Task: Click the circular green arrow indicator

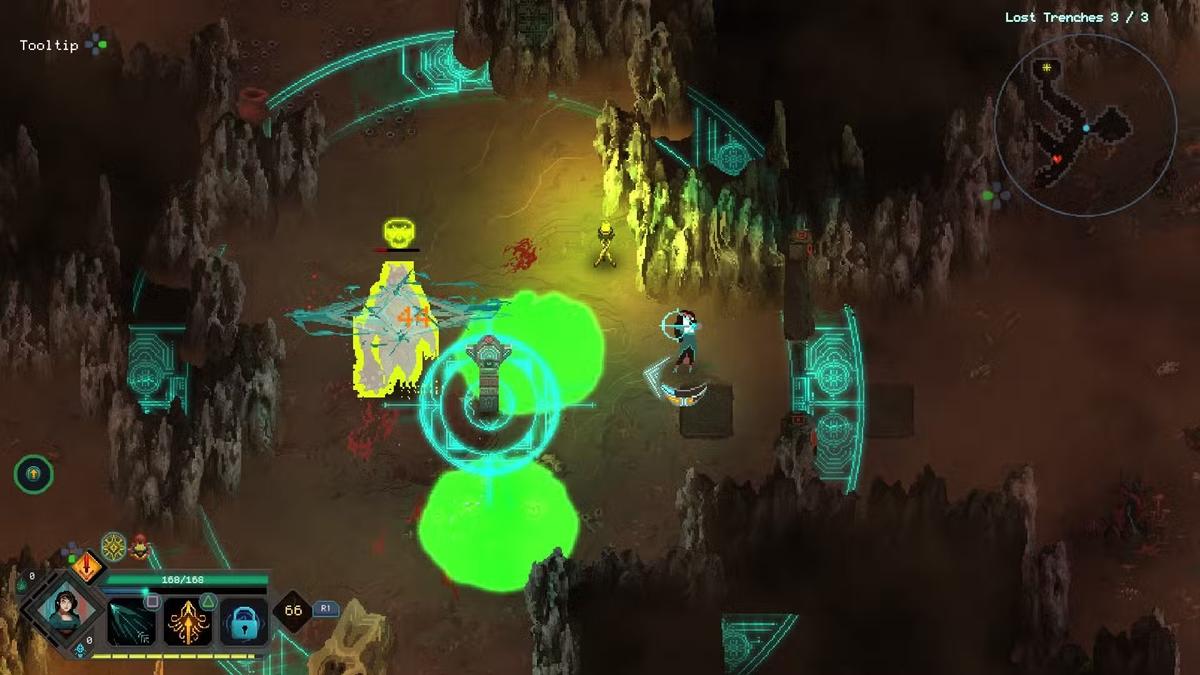Action: click(33, 473)
